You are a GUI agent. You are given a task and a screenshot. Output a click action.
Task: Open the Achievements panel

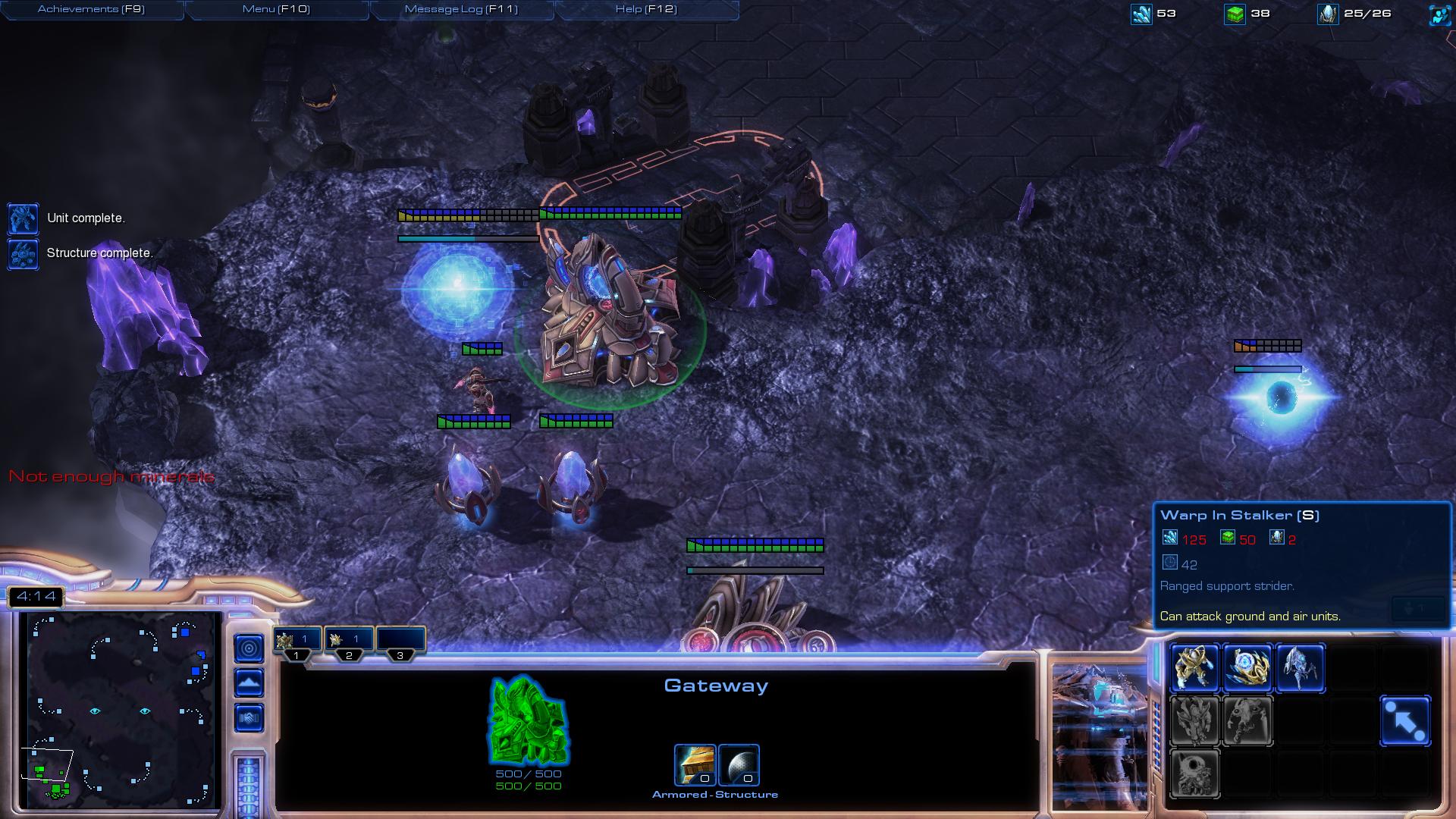91,9
